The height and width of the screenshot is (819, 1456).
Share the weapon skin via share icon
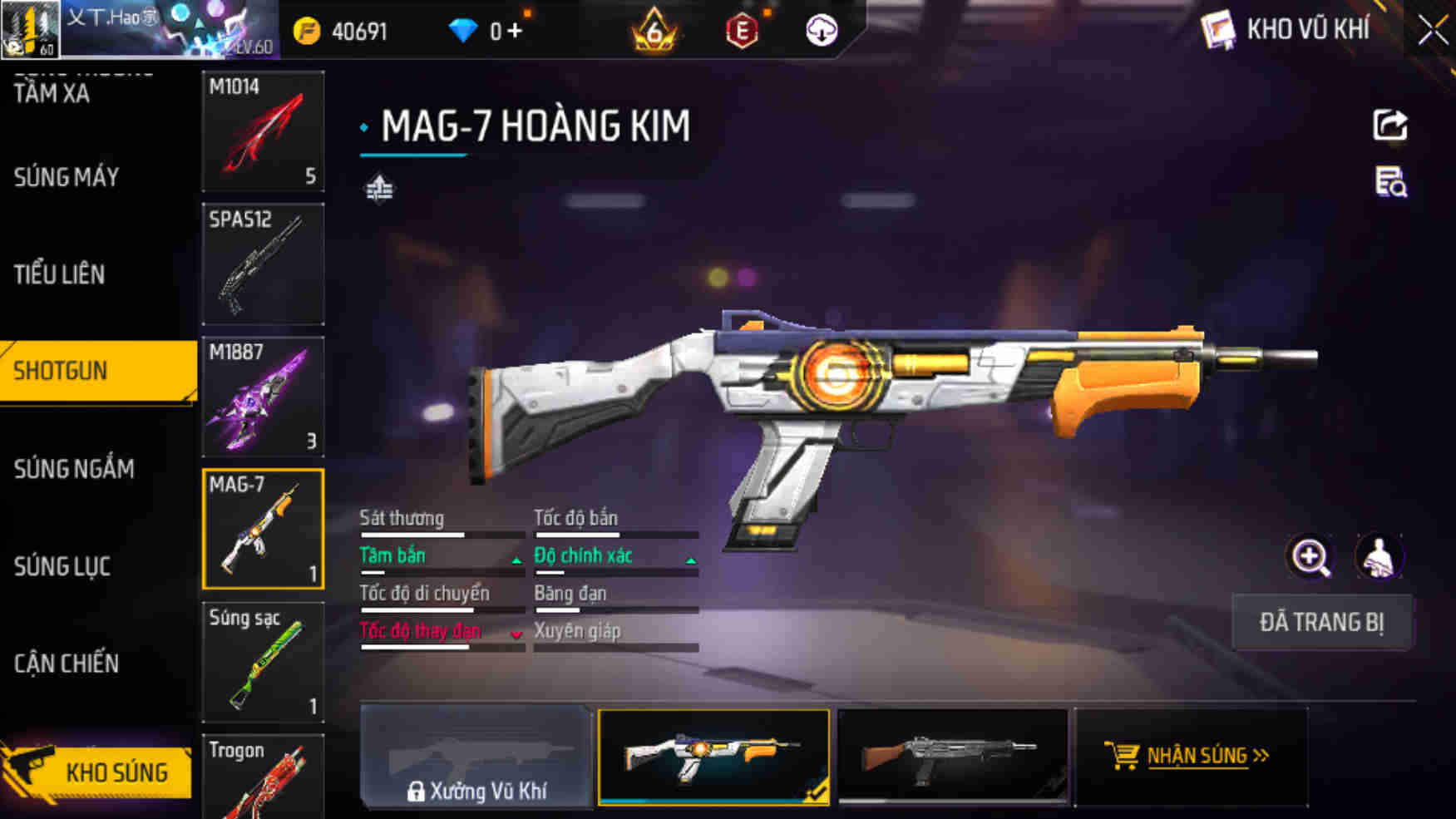1389,126
